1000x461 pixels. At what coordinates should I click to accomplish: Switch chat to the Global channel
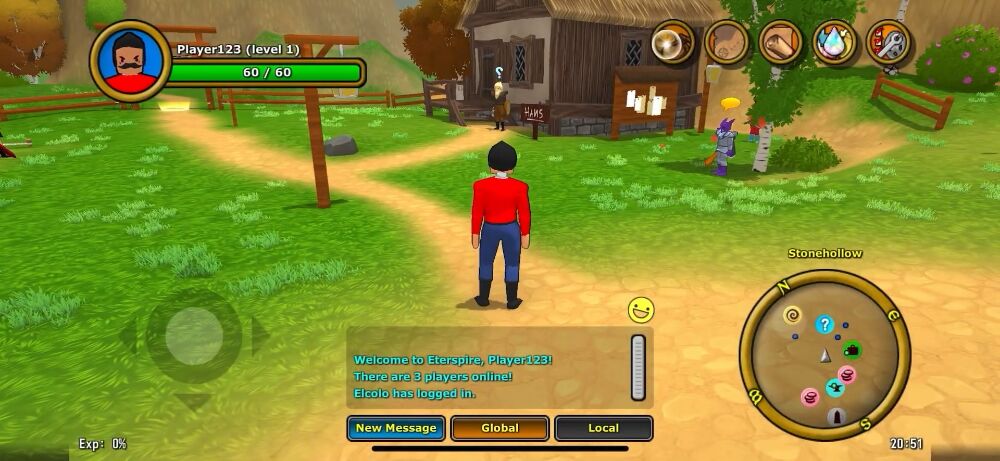click(500, 428)
